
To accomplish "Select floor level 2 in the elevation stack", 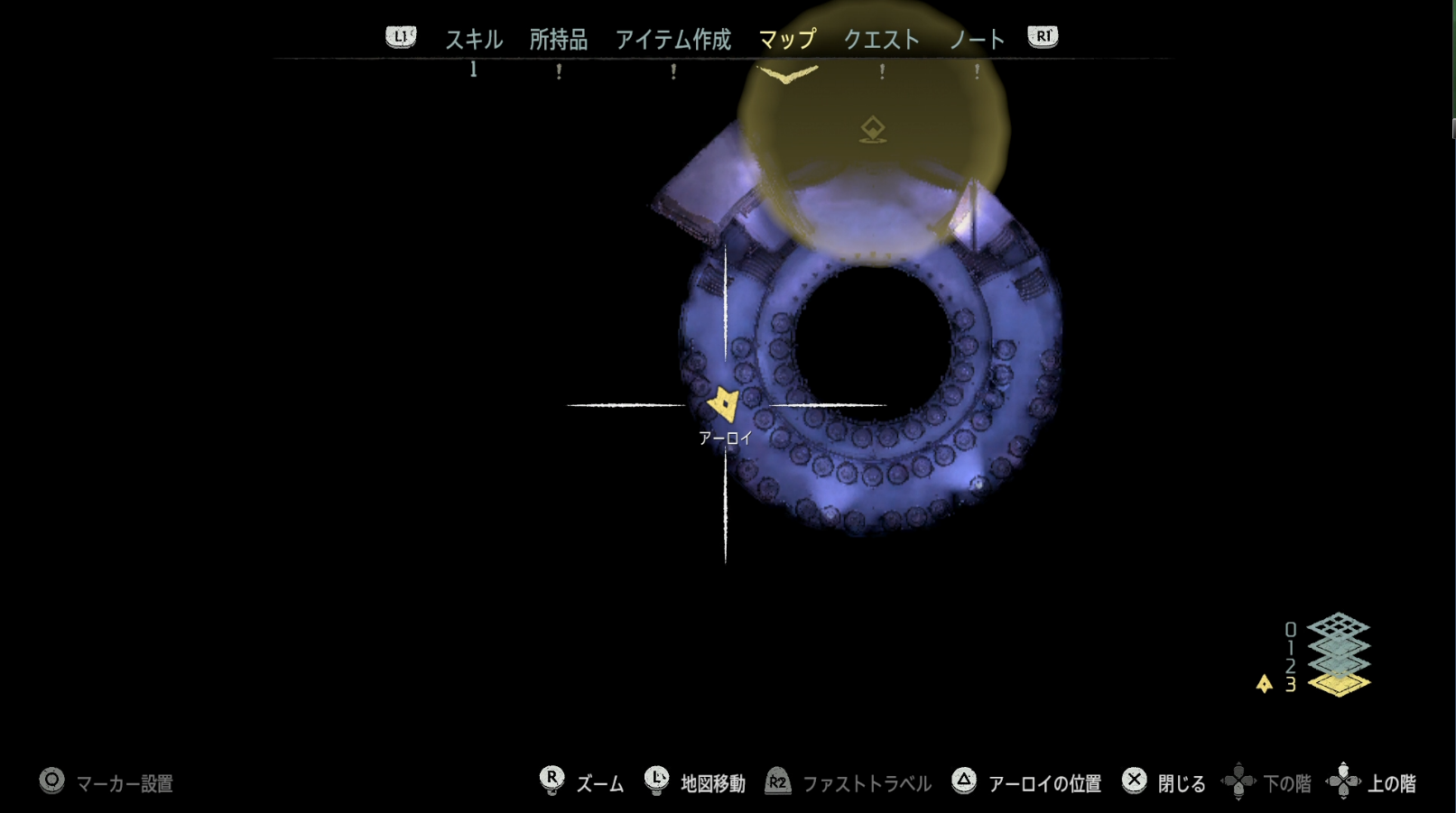I will click(1290, 665).
